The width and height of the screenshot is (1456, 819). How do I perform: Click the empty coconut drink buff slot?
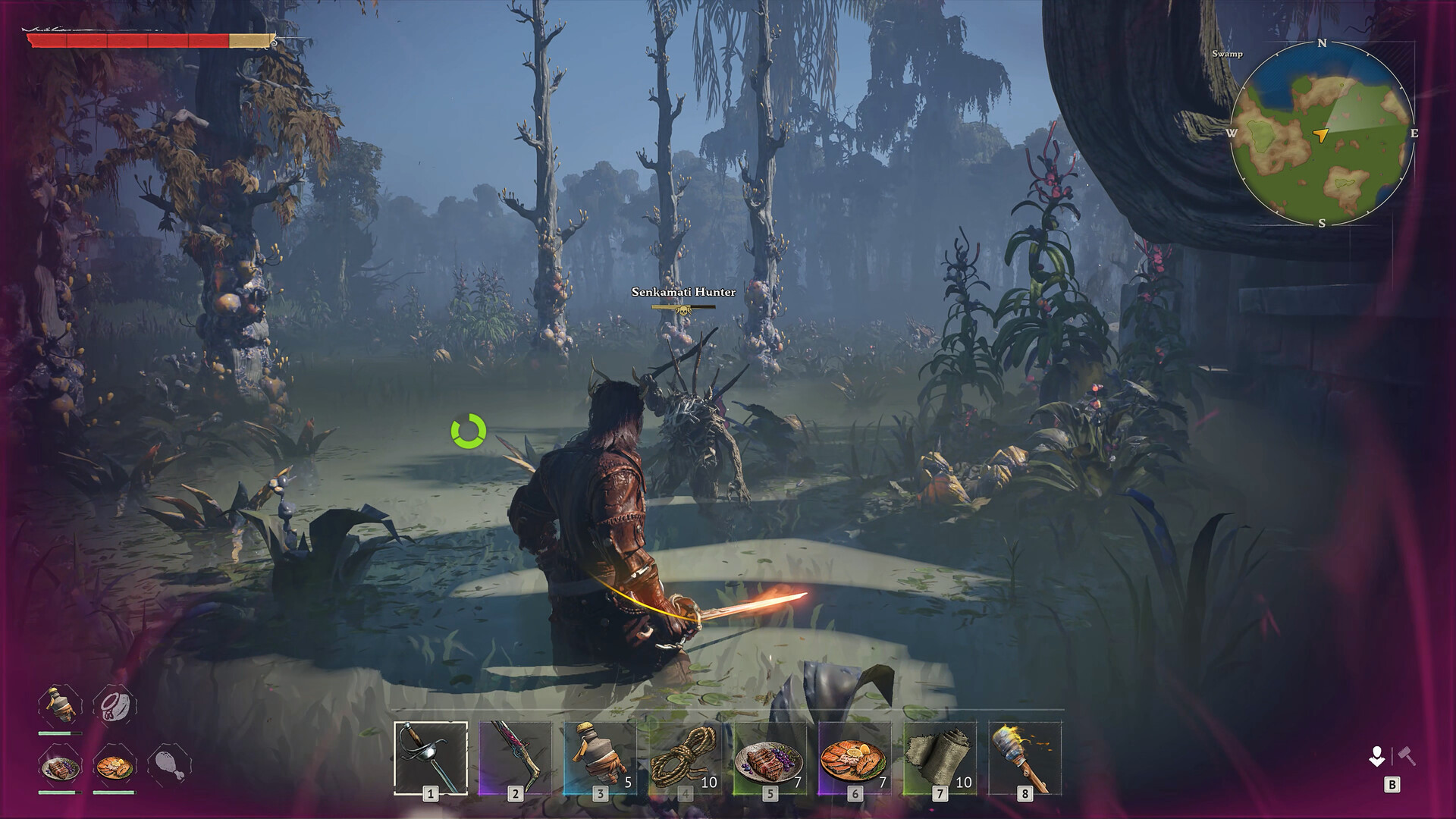[115, 706]
